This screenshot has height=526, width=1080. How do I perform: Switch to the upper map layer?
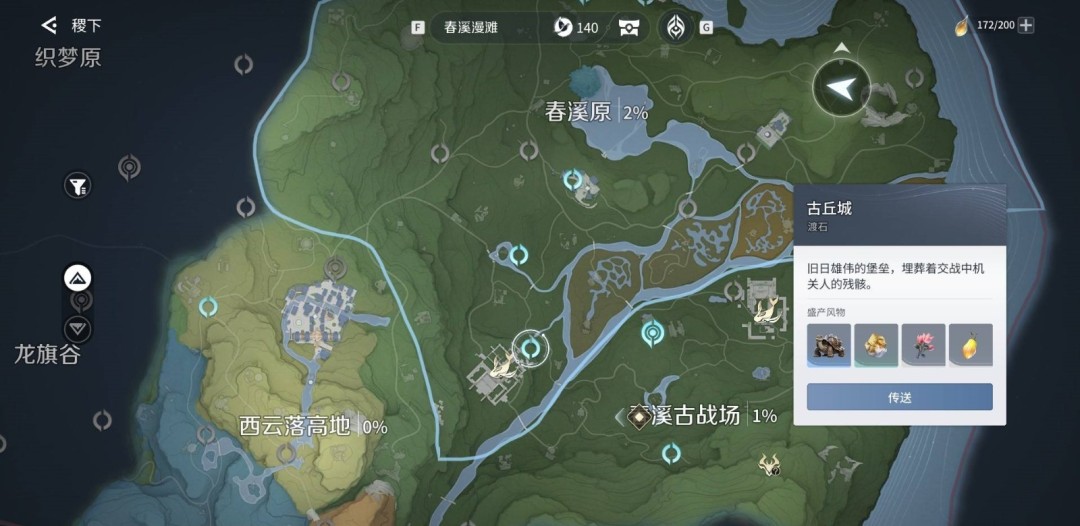coord(78,278)
